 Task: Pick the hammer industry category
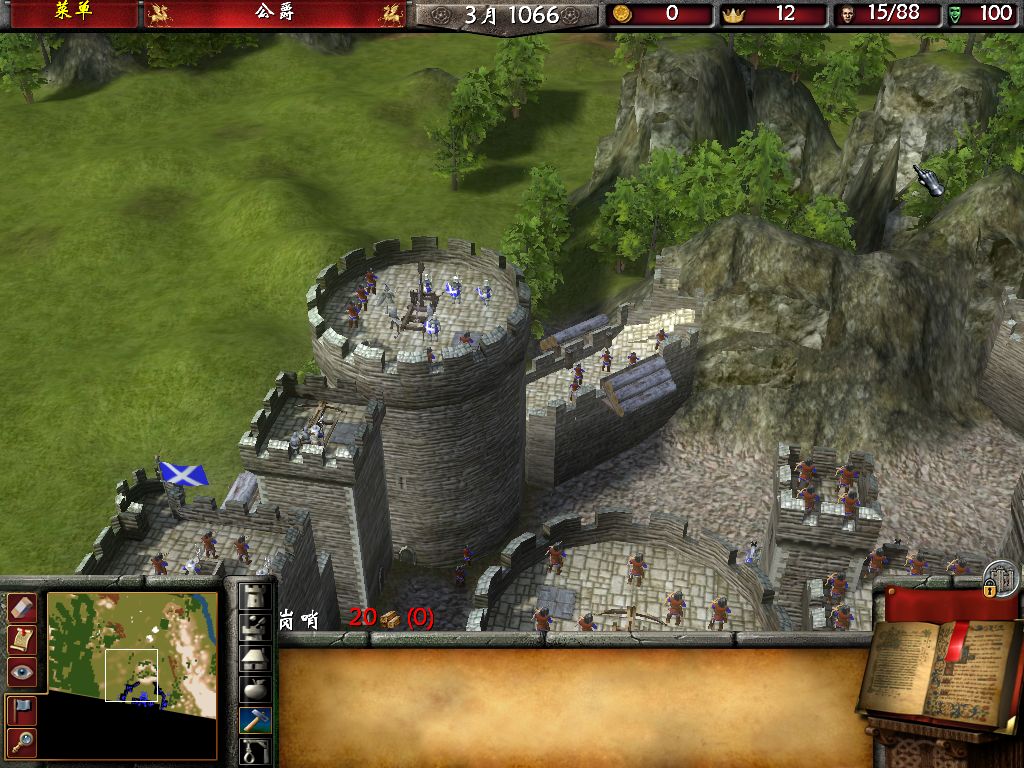tap(256, 719)
